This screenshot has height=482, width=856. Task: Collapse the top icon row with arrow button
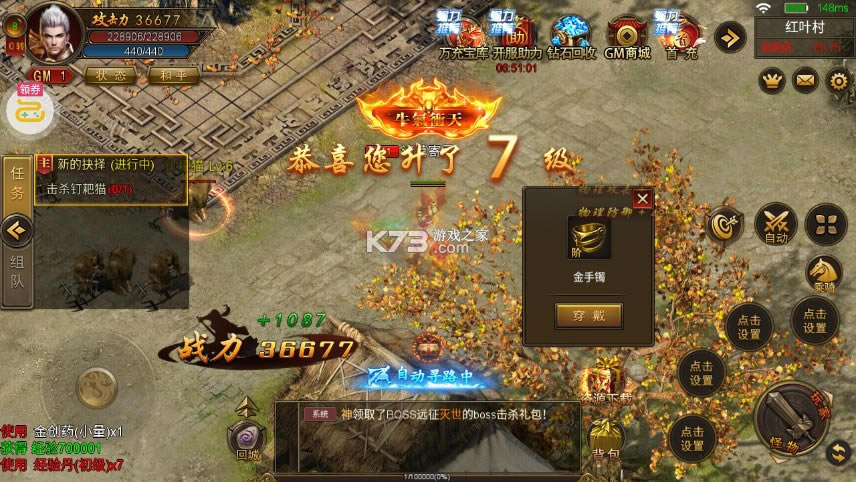[x=730, y=38]
